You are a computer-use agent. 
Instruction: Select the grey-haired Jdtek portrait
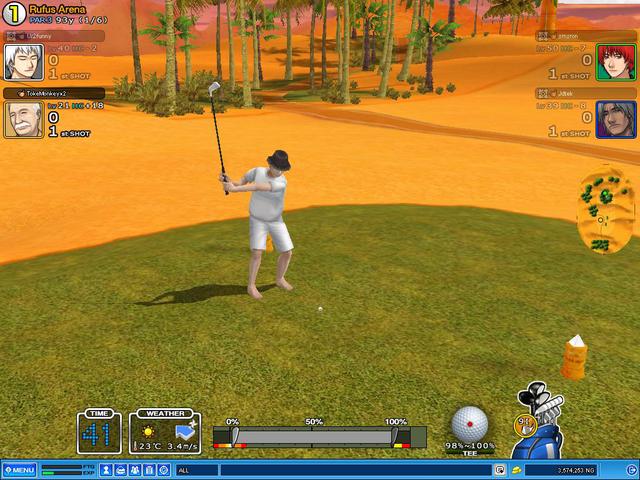616,119
